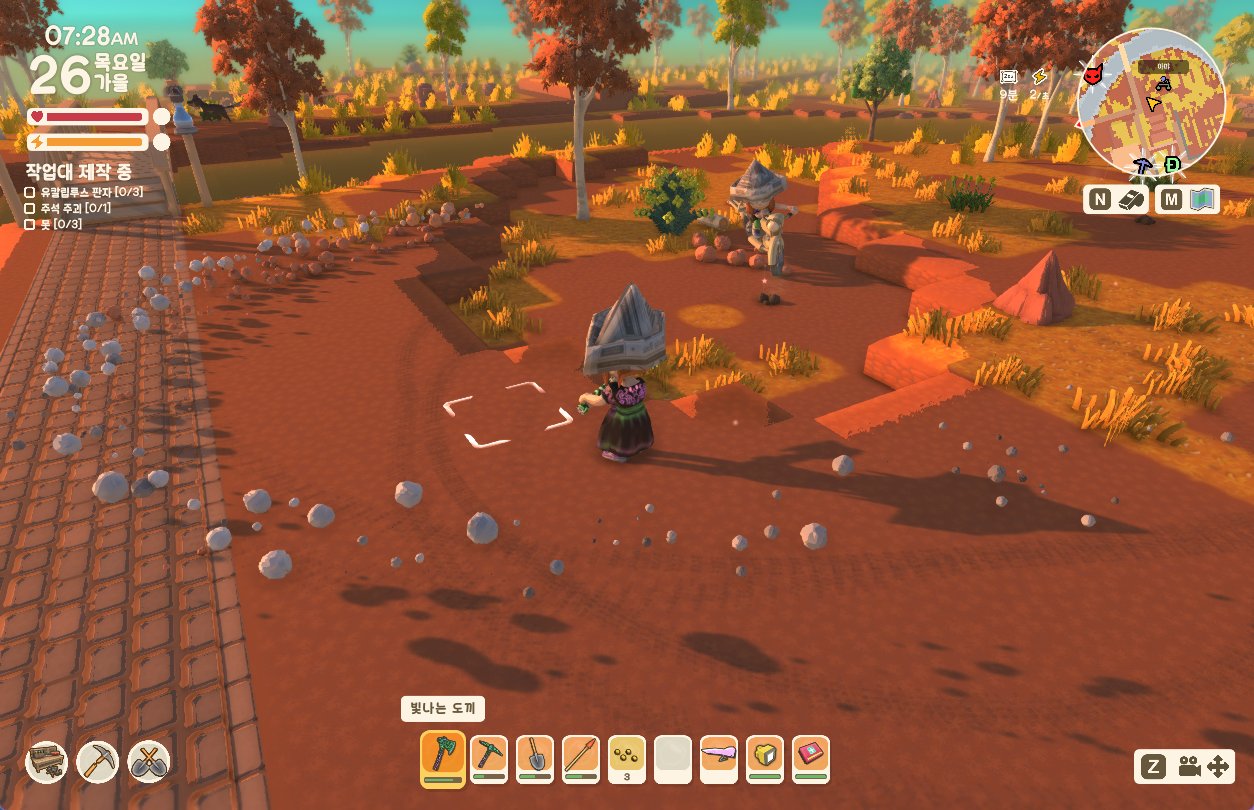Click the round pickaxe icon at bottom left
The image size is (1254, 810).
[x=98, y=762]
